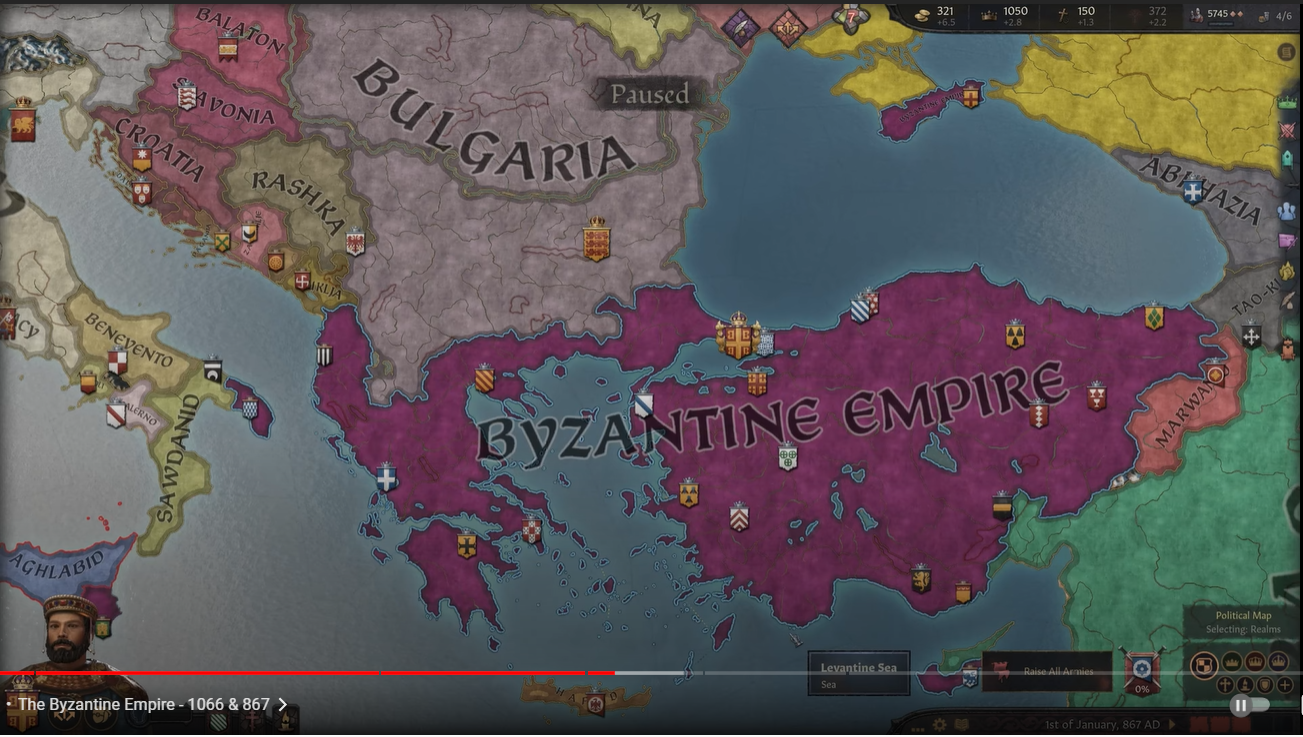
Task: Open the video titled The Byzantine Empire 1066 & 867
Action: [140, 704]
